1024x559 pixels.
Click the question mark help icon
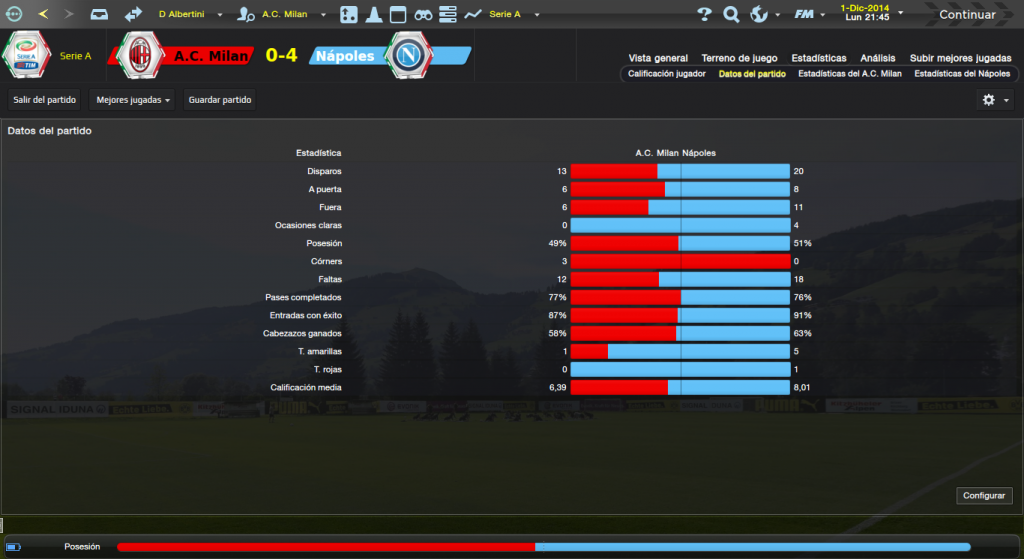[x=704, y=14]
